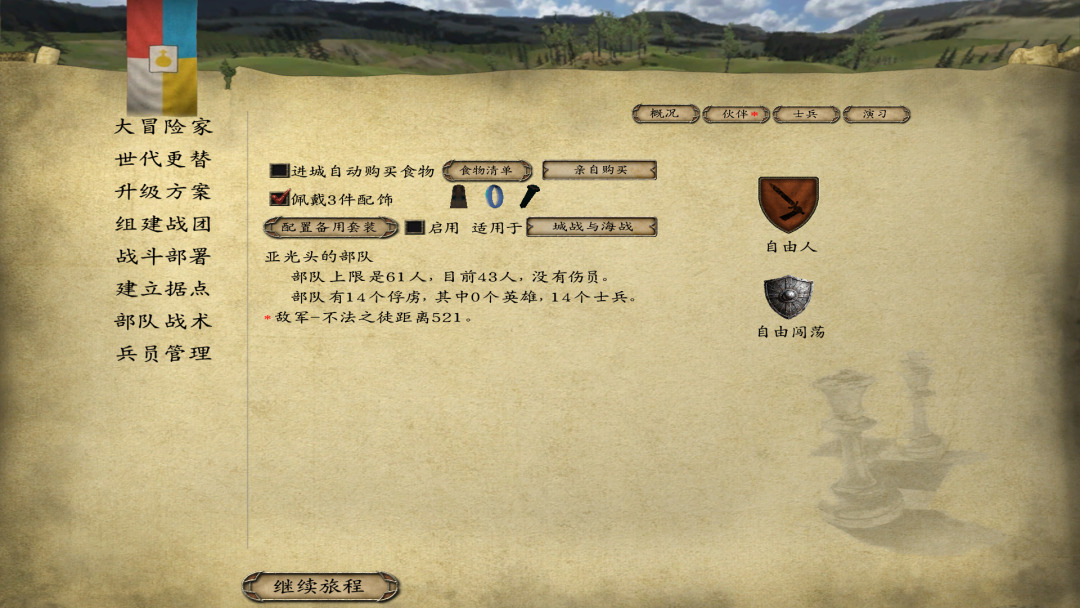Toggle the 进城自动购买食物 checkbox

(279, 171)
